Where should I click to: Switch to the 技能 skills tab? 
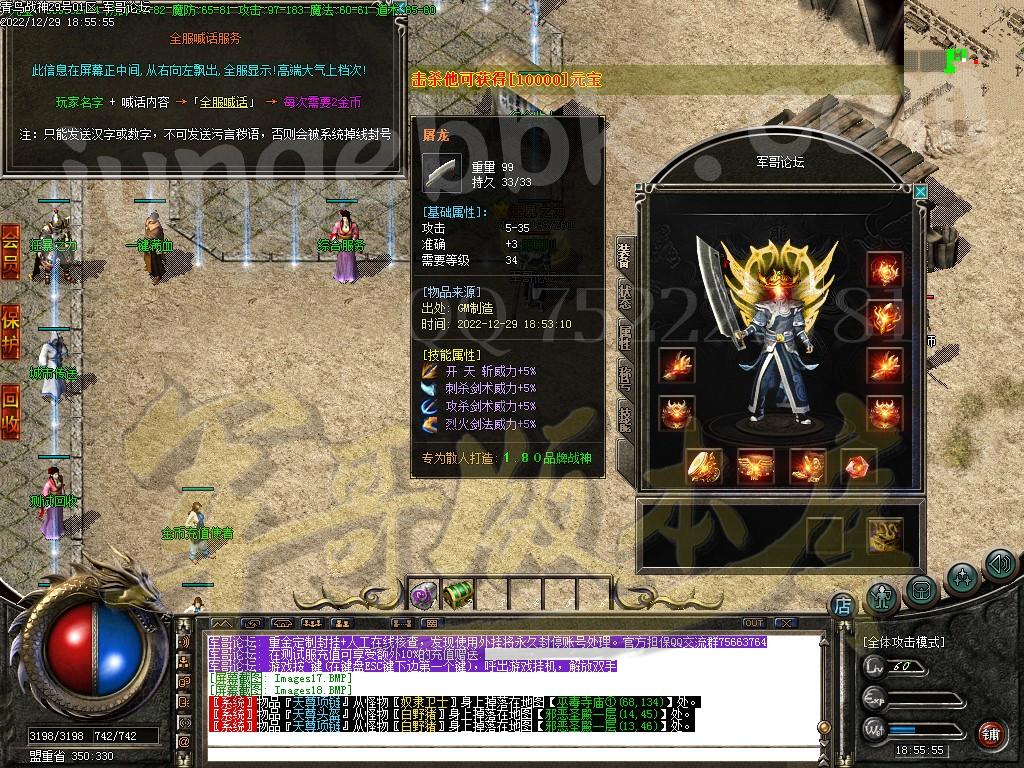click(625, 418)
